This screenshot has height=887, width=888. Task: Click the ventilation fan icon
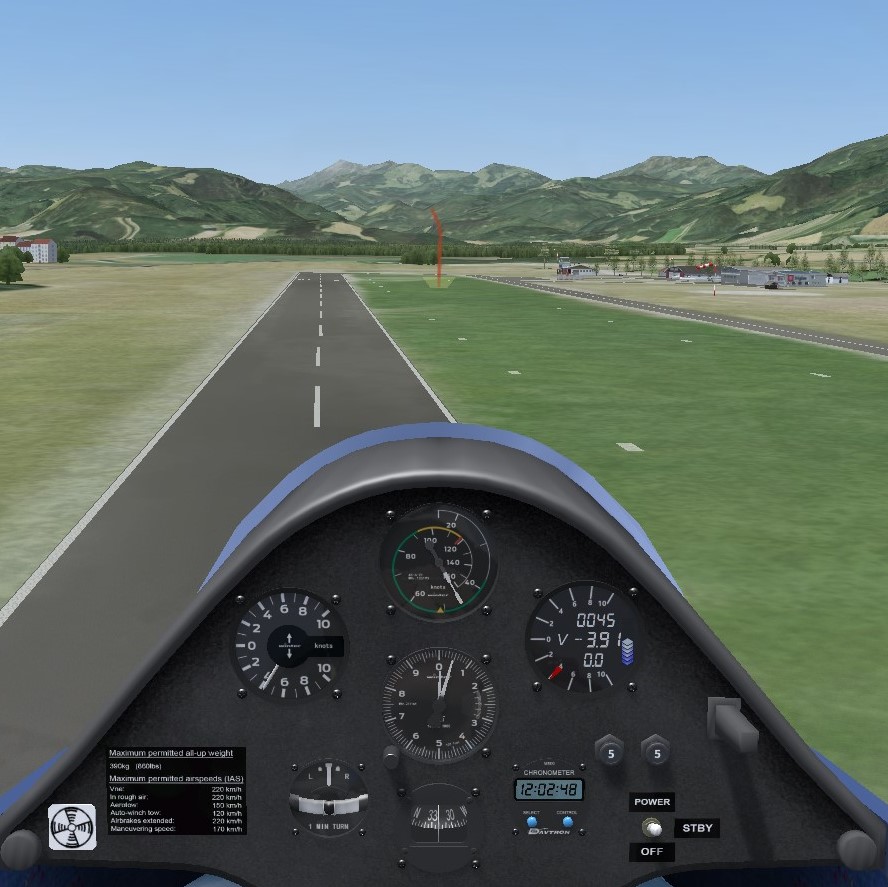(73, 827)
